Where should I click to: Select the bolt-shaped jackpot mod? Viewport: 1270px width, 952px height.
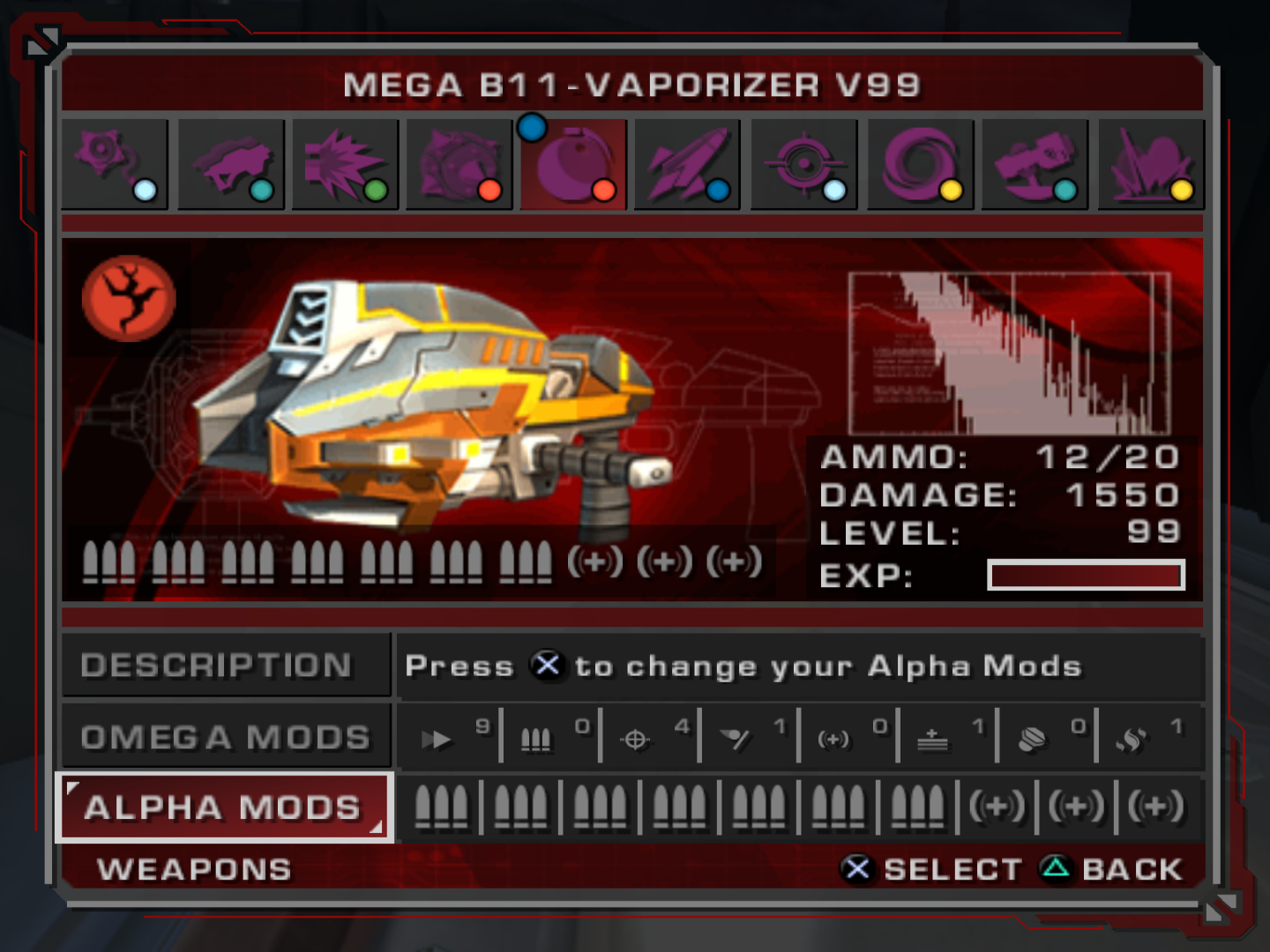1032,739
